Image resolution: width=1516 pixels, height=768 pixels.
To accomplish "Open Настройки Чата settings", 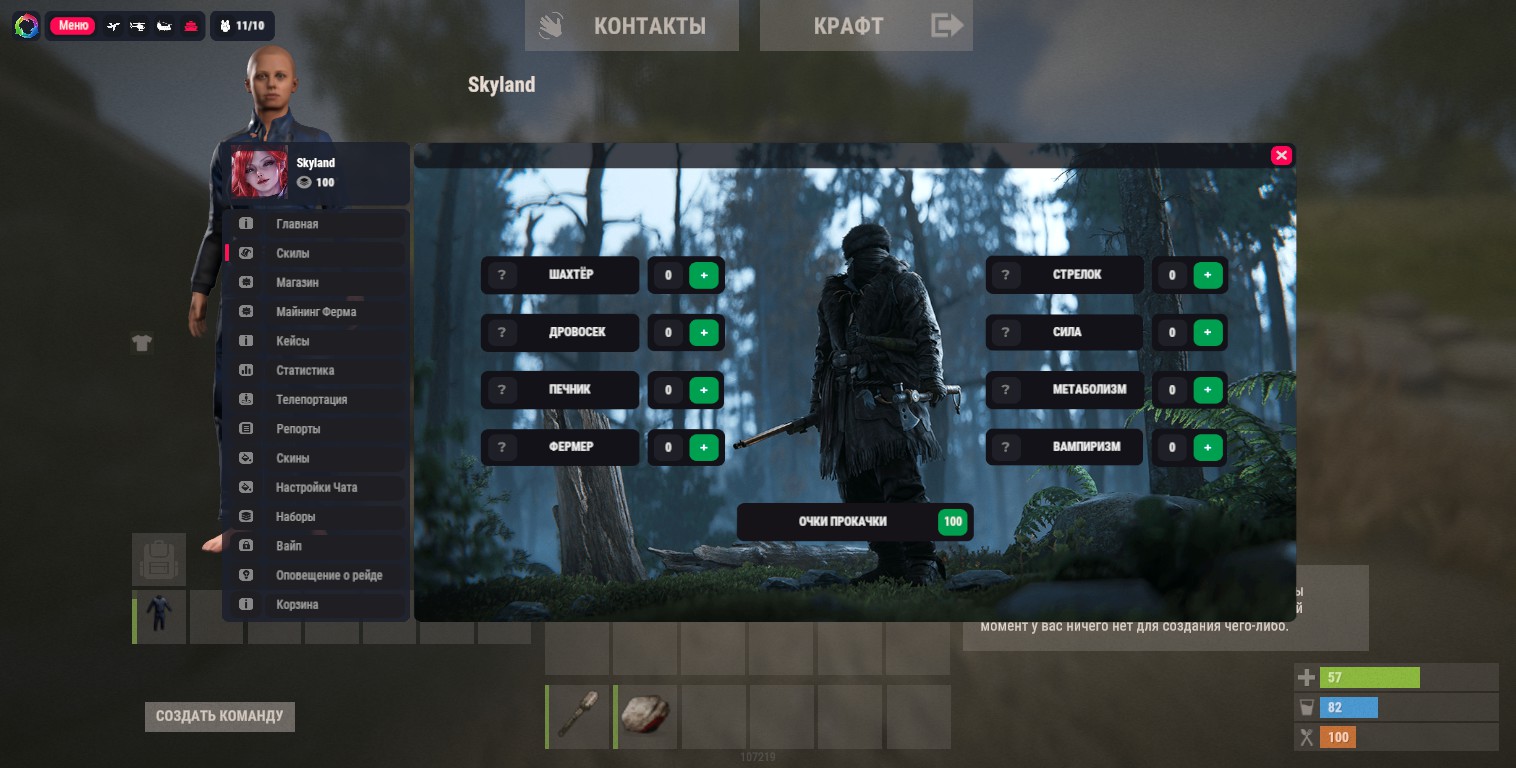I will (316, 488).
